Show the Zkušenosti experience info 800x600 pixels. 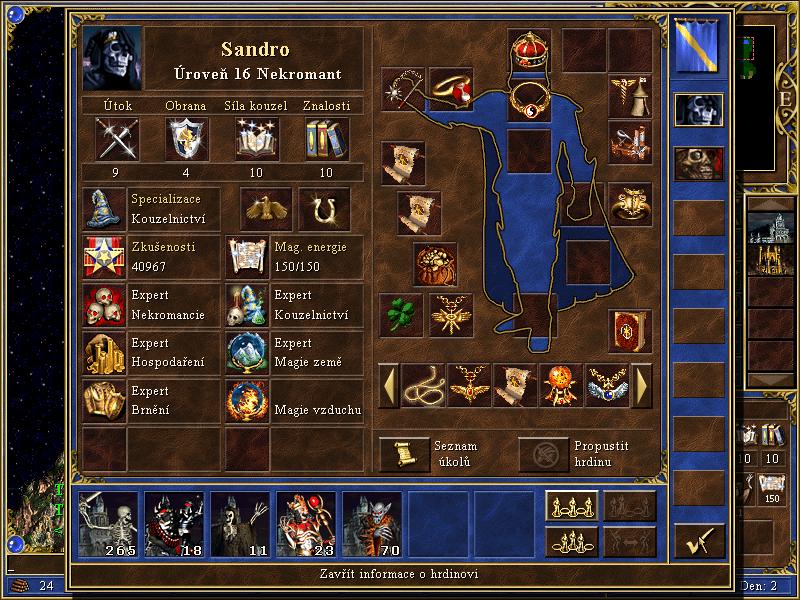(104, 257)
